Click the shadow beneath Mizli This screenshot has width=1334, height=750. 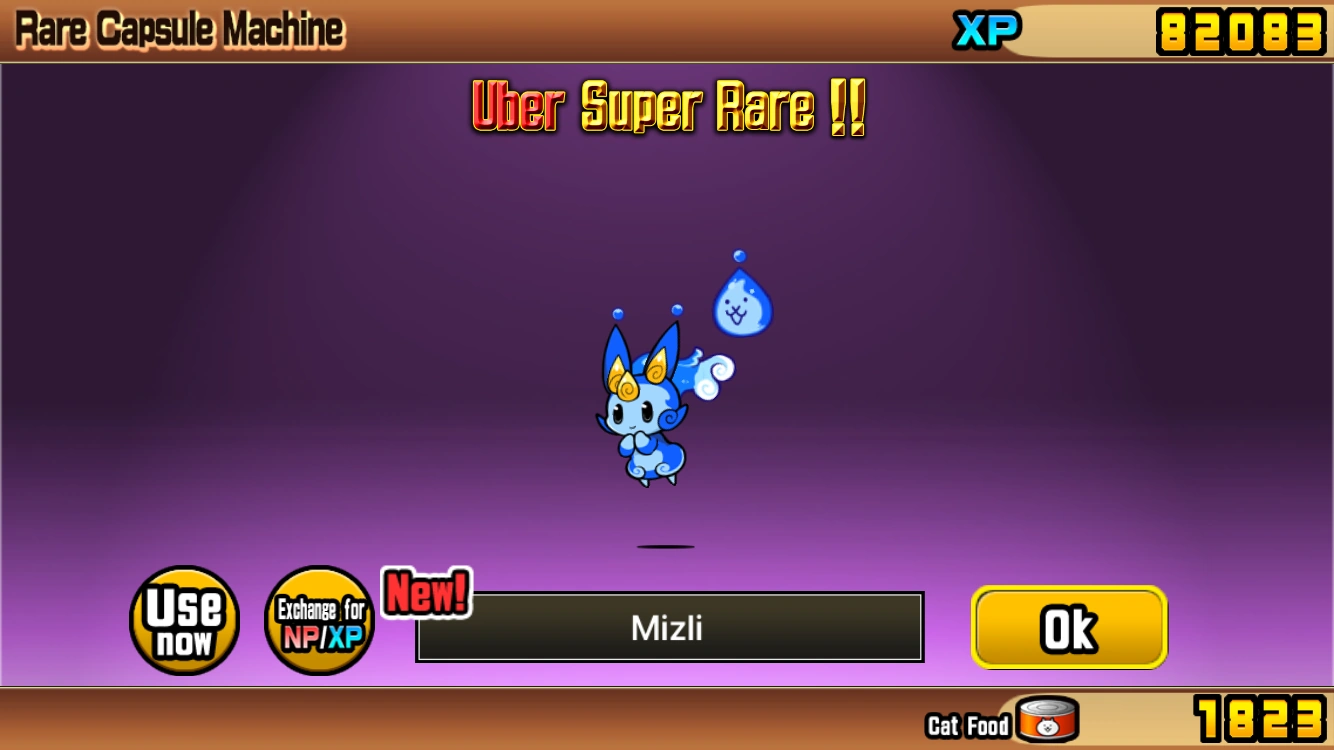[x=668, y=546]
